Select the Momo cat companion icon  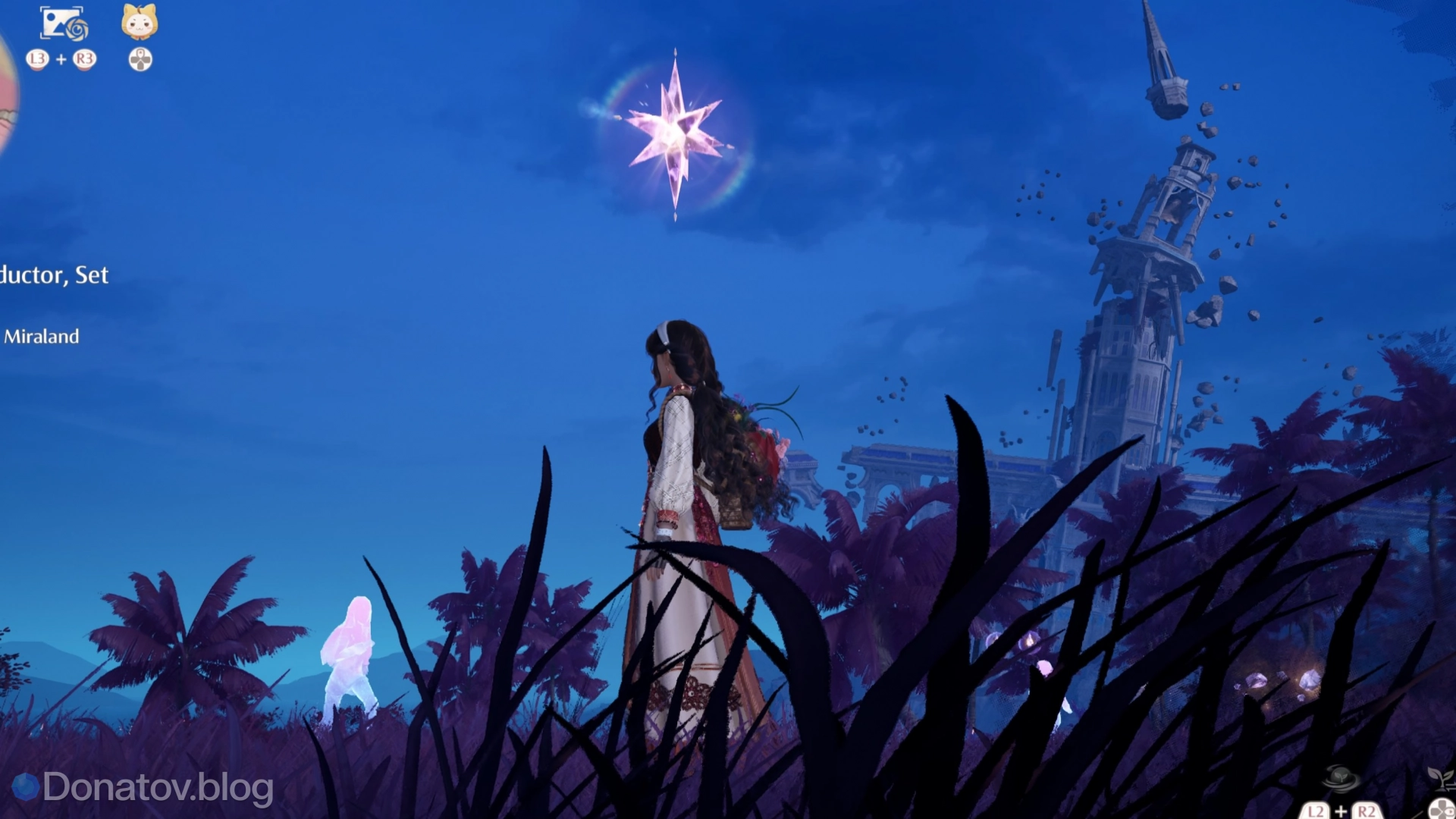[x=139, y=21]
